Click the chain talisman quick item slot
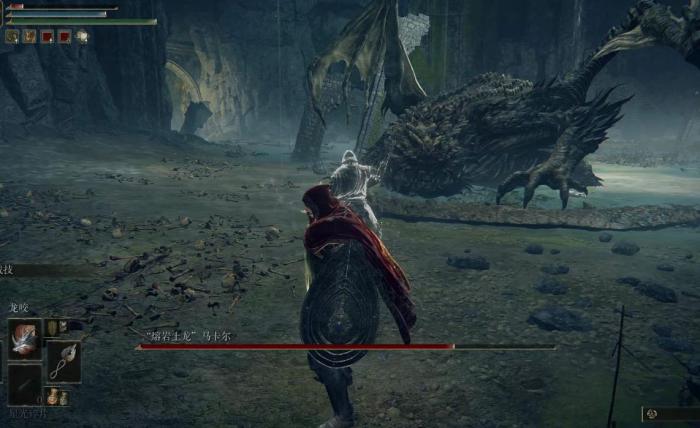The width and height of the screenshot is (700, 428). point(64,360)
